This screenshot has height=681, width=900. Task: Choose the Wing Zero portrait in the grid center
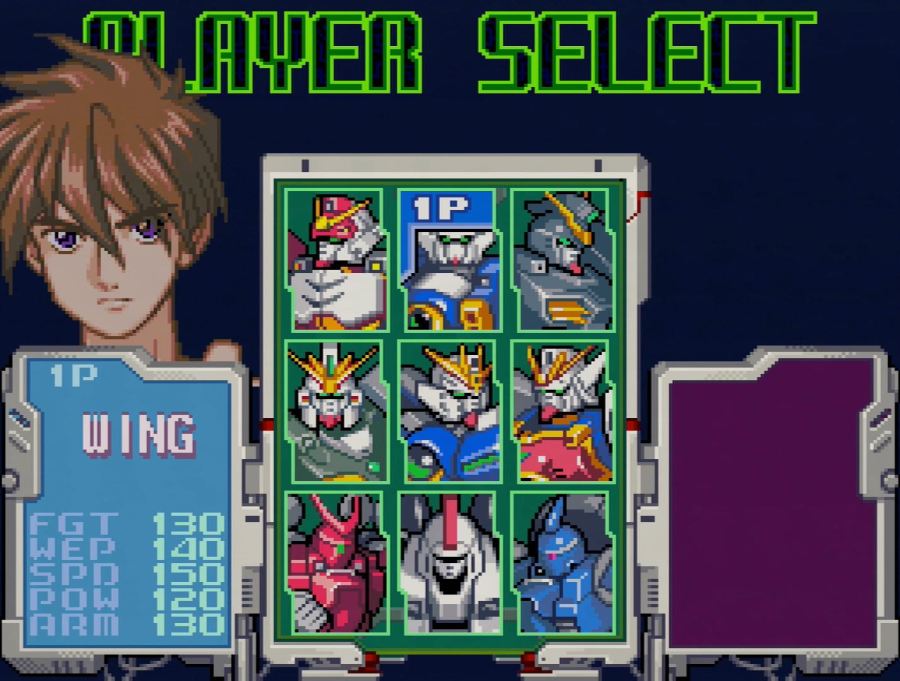pos(448,410)
